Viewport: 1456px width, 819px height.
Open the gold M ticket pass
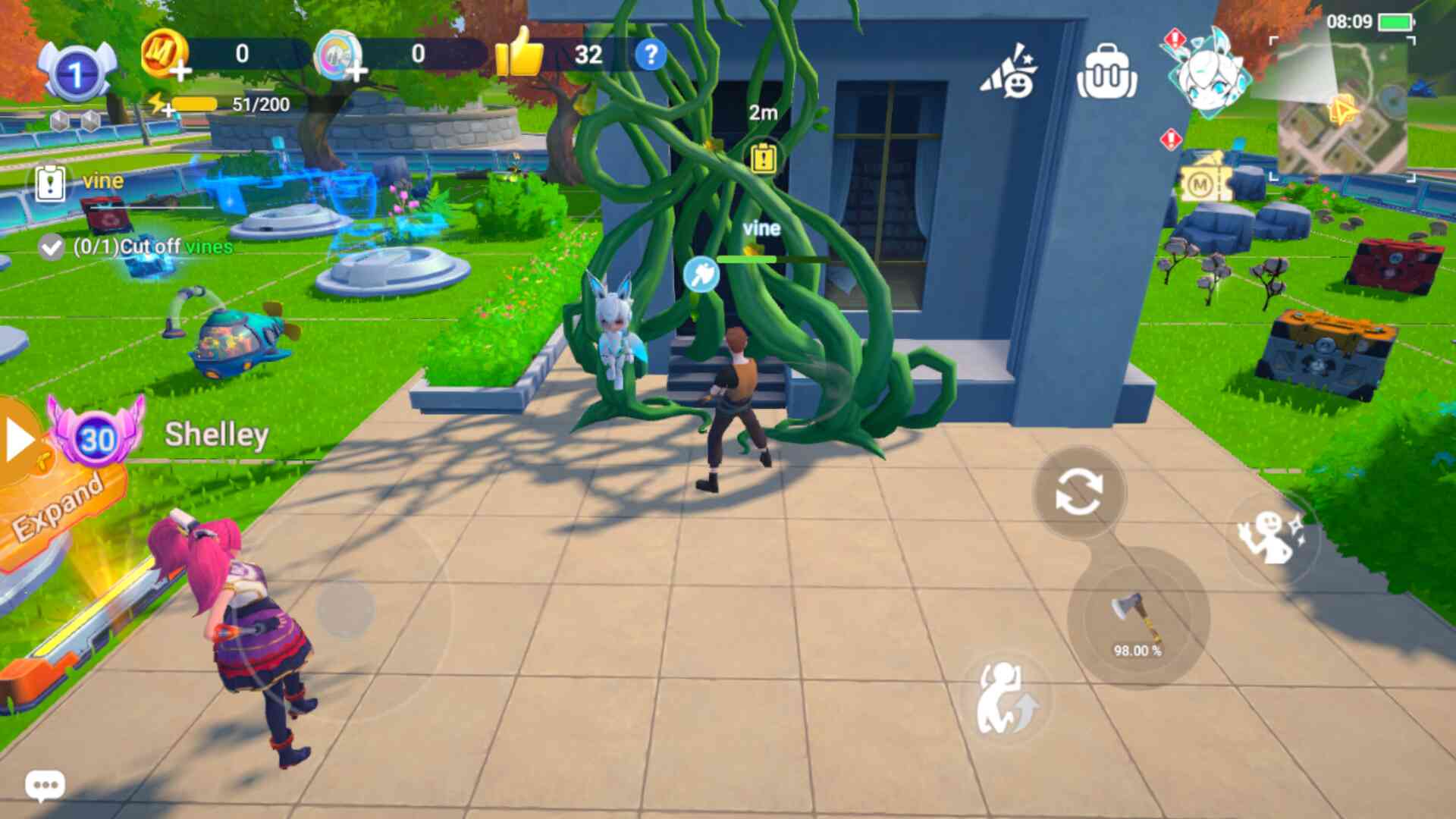pos(1205,180)
